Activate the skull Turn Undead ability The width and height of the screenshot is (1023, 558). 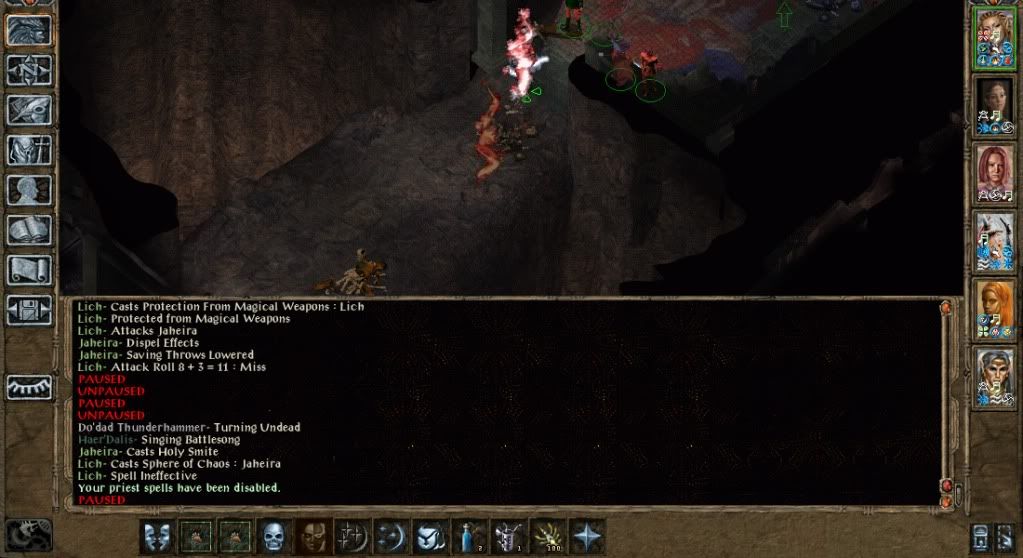coord(274,536)
